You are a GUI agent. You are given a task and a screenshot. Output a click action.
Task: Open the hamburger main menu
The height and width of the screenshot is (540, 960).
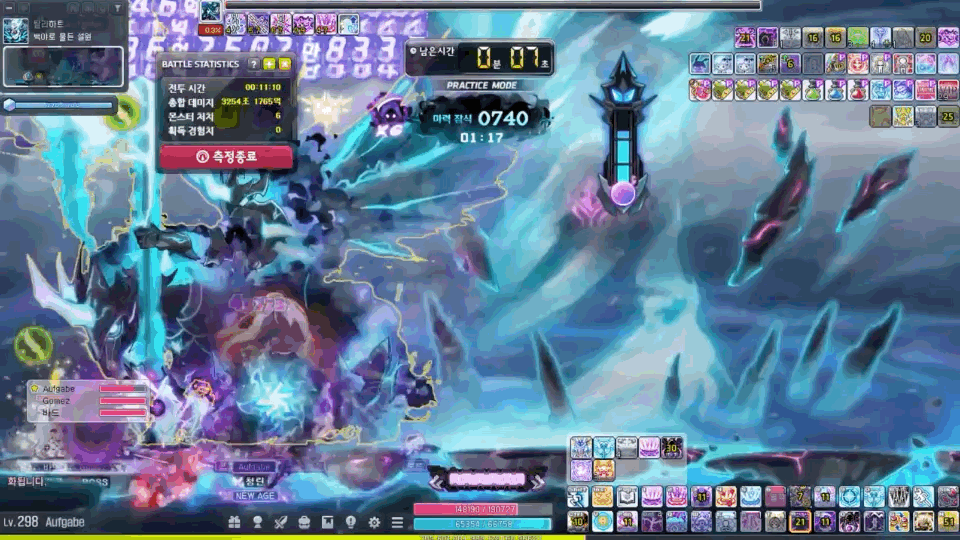(397, 522)
